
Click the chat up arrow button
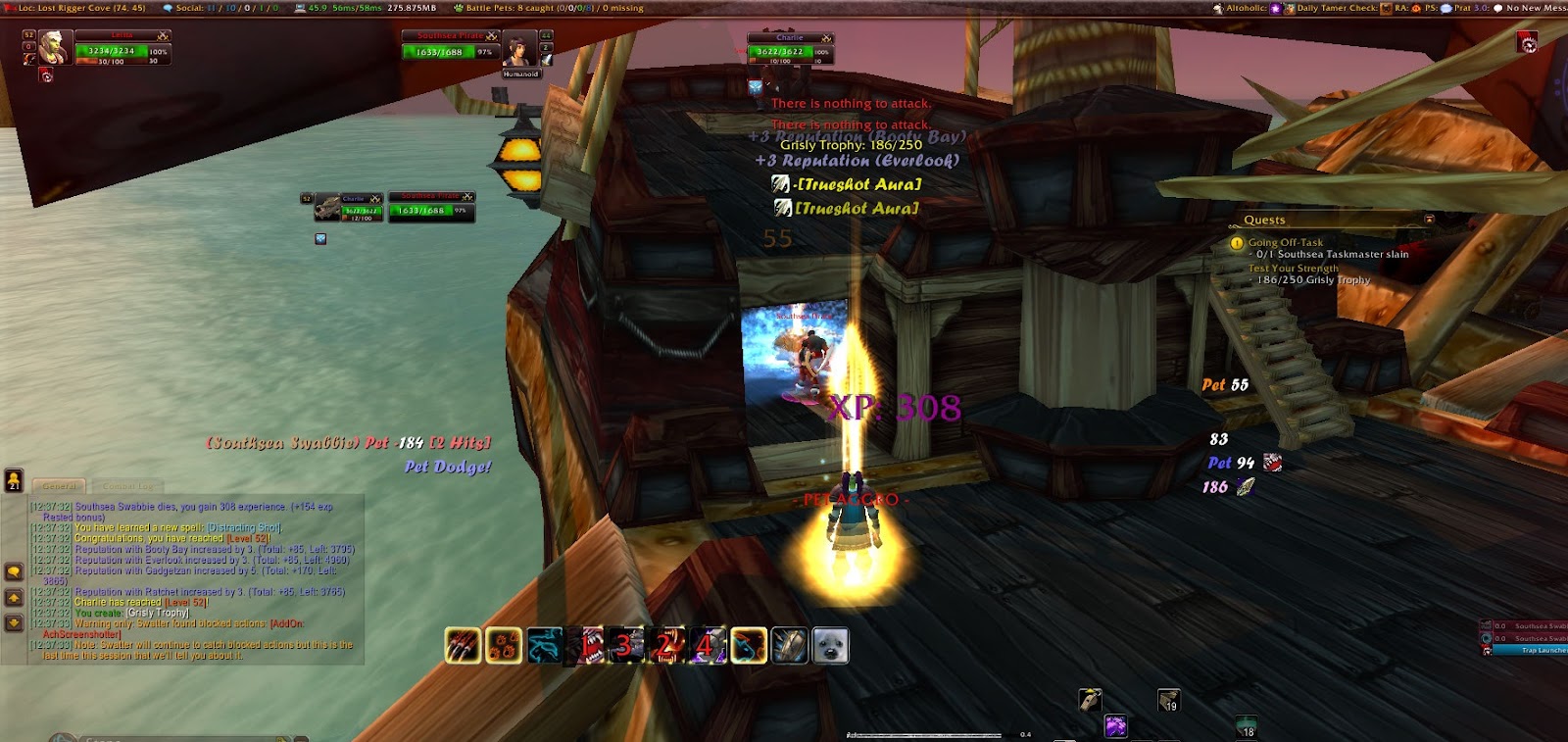click(14, 598)
